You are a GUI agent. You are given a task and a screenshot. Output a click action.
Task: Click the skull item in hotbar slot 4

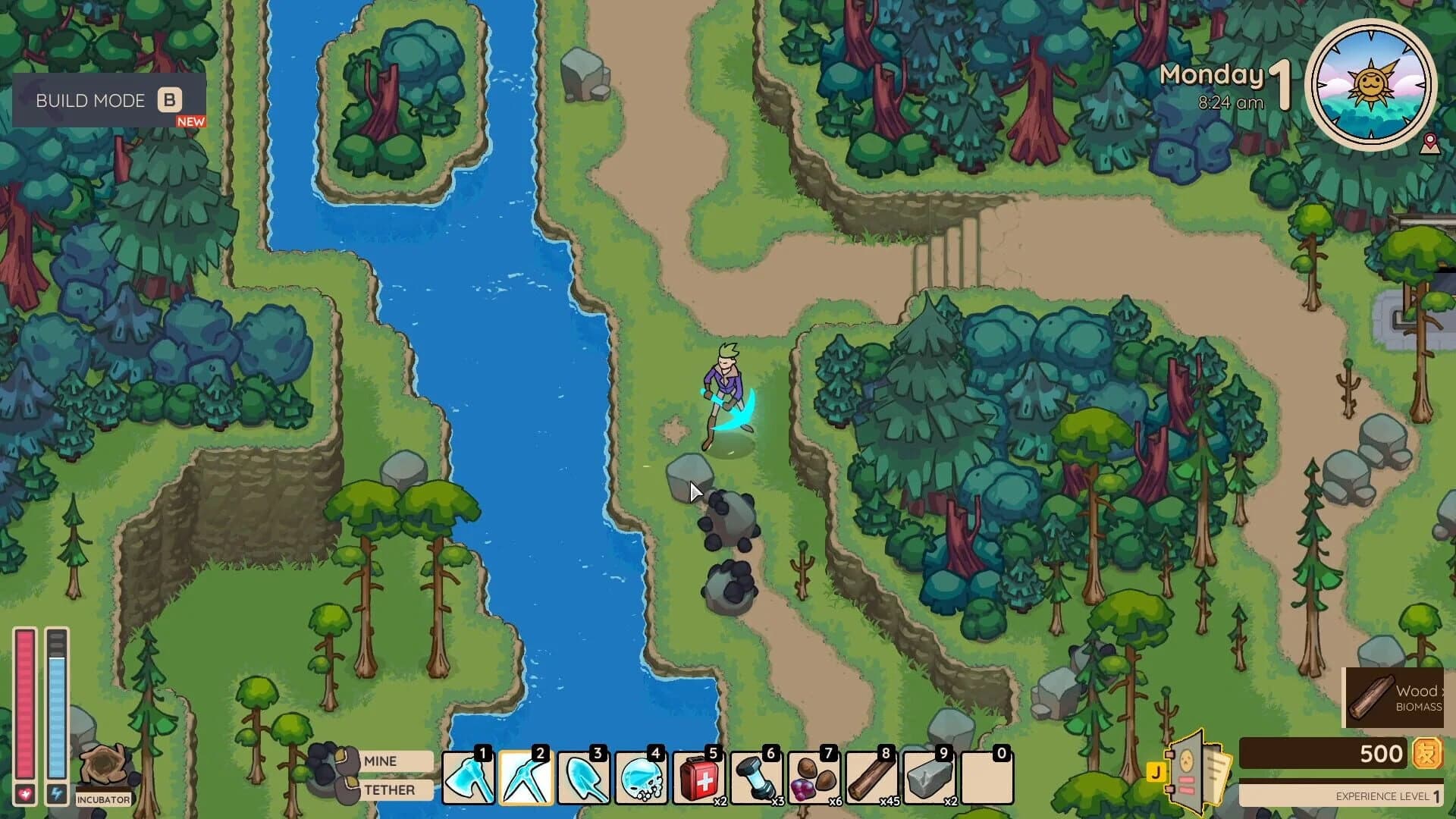642,777
